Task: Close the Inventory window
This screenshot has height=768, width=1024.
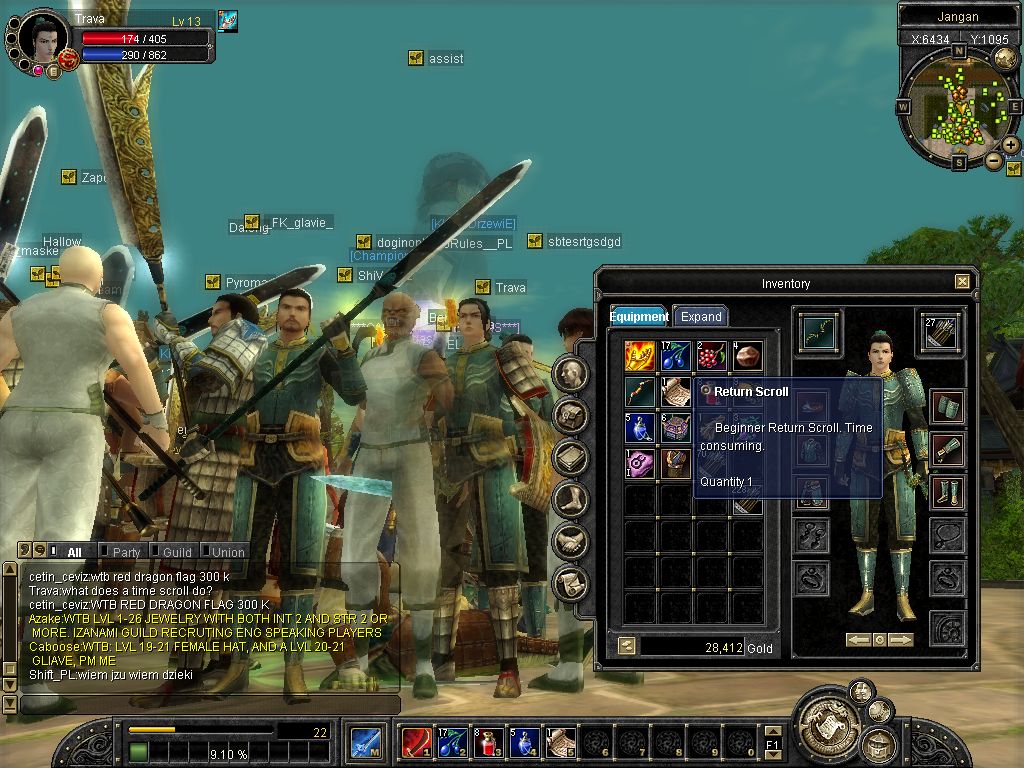Action: [962, 282]
